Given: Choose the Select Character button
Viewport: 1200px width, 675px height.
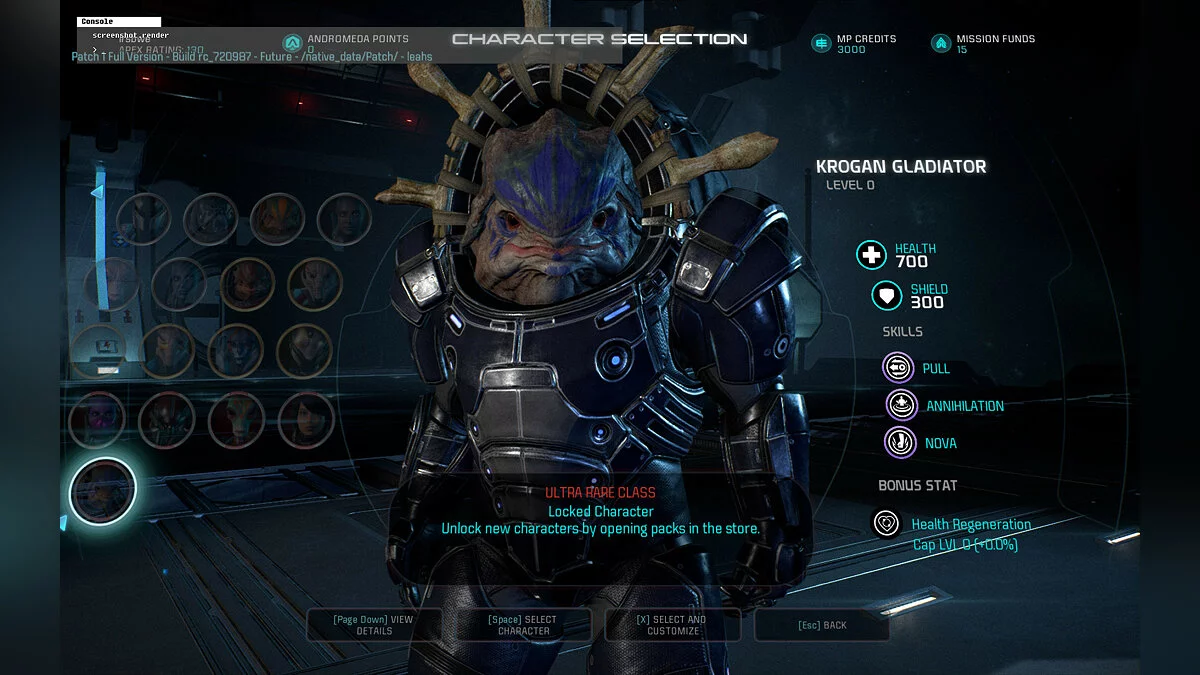Looking at the screenshot, I should click(524, 625).
